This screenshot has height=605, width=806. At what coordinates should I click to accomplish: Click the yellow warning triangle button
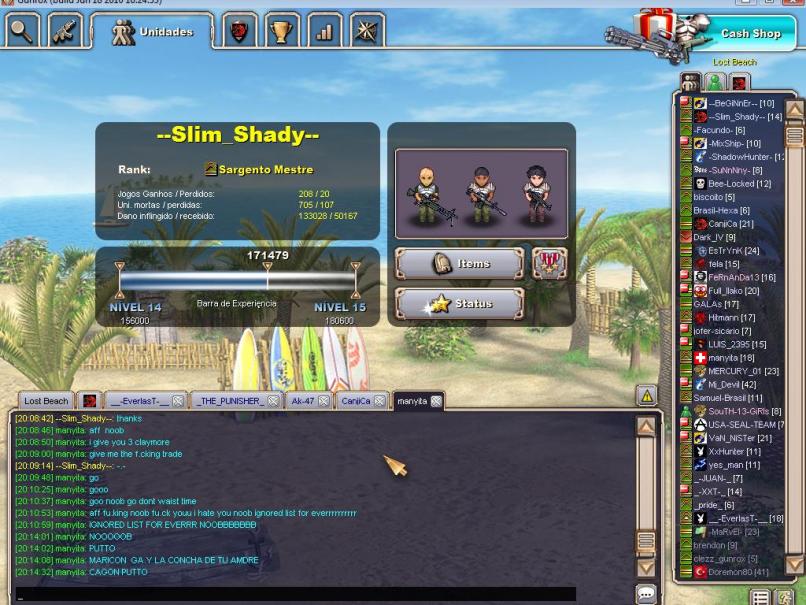pos(646,396)
